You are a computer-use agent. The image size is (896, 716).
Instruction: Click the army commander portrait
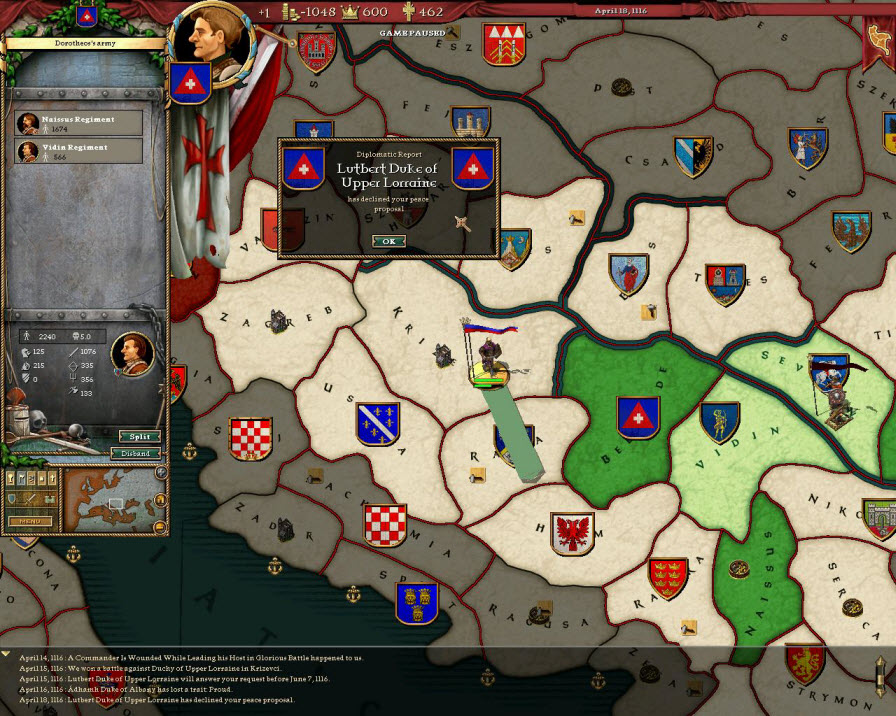(130, 352)
